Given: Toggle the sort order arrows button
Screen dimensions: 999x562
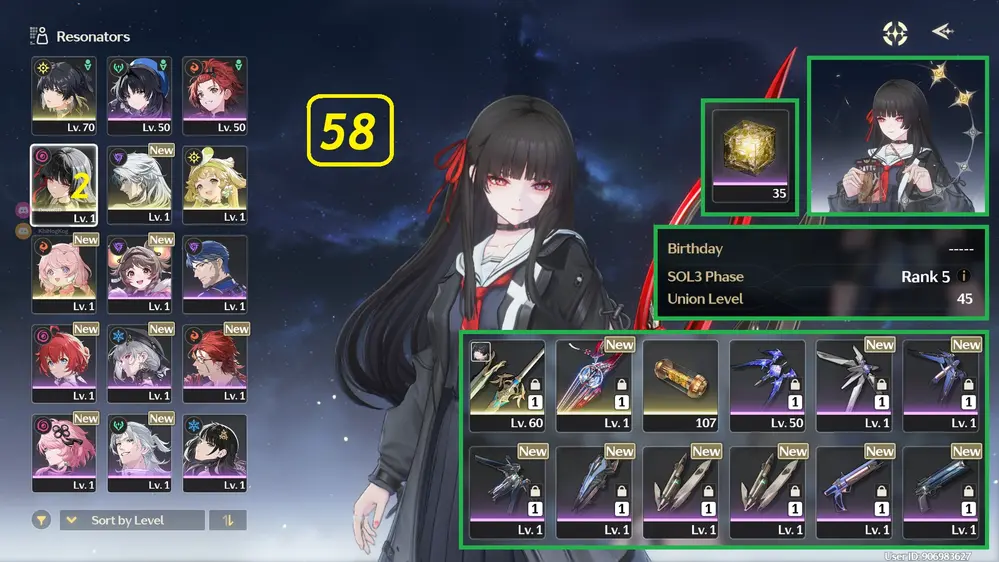Looking at the screenshot, I should pyautogui.click(x=228, y=520).
